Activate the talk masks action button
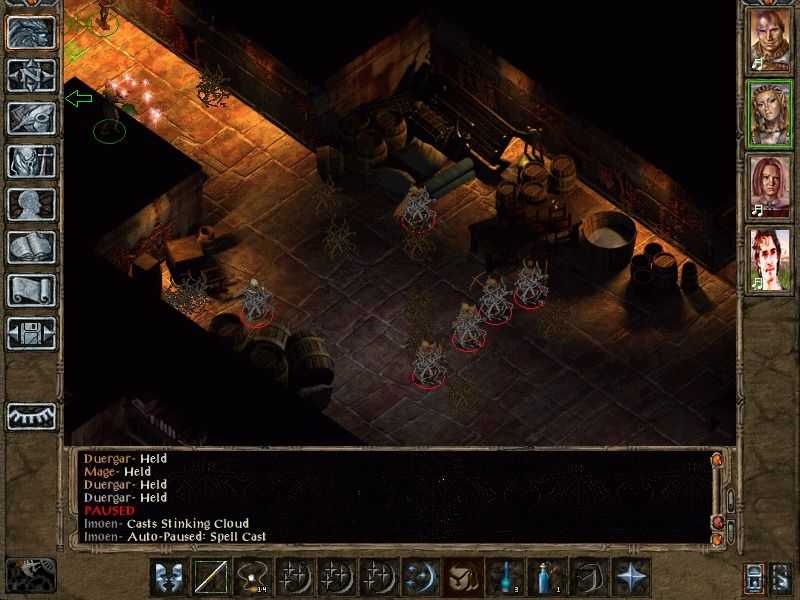This screenshot has width=800, height=600. (x=168, y=576)
